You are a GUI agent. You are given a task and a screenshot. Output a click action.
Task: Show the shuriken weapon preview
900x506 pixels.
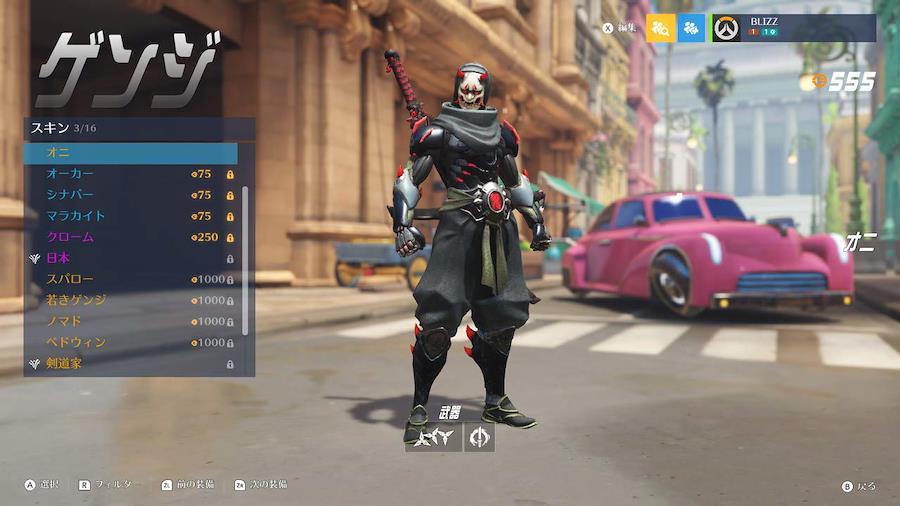point(433,437)
